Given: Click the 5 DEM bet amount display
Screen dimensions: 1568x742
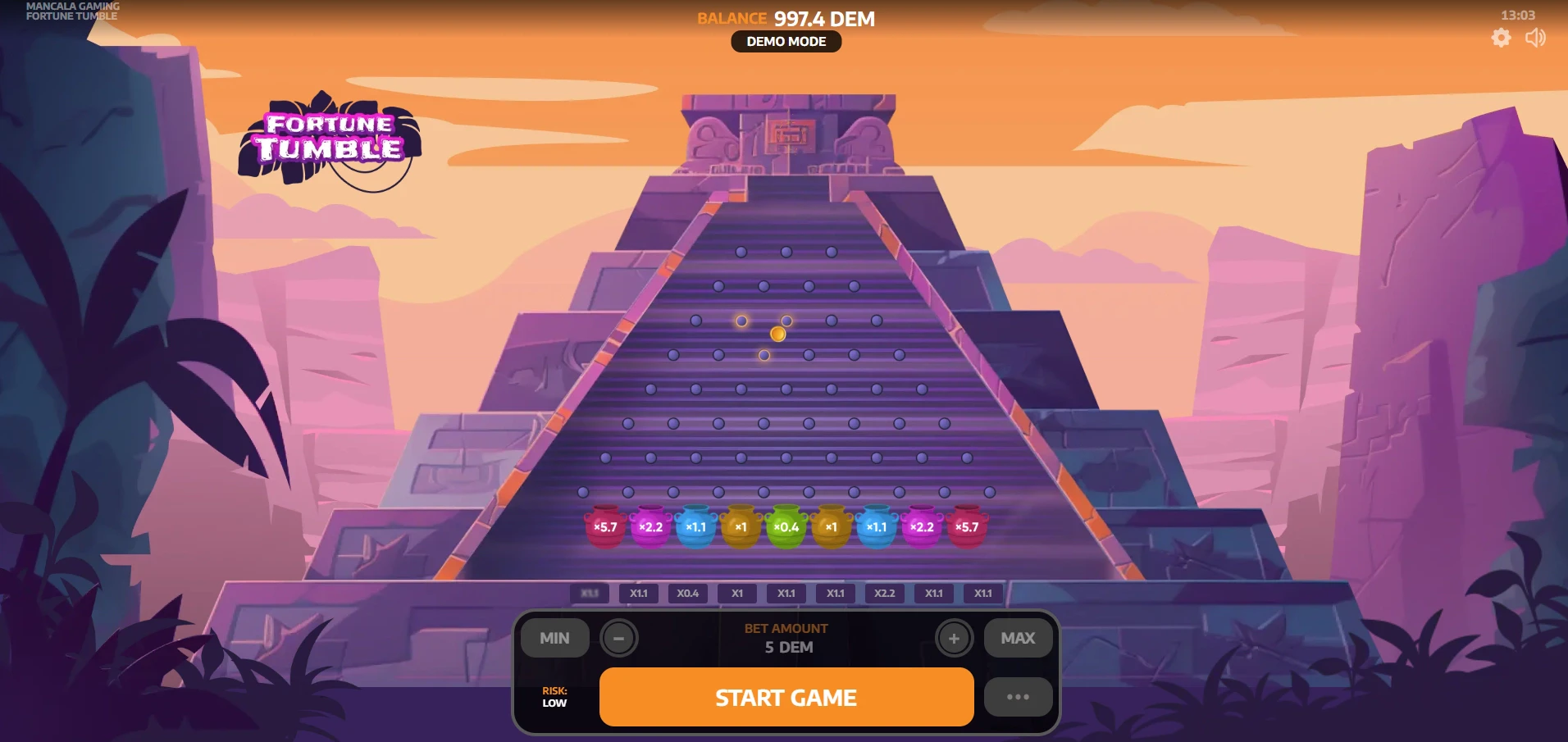Looking at the screenshot, I should click(786, 646).
